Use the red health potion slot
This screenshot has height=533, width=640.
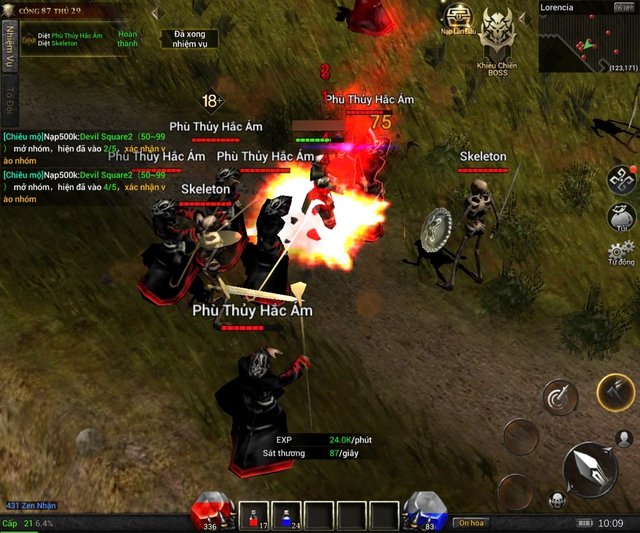point(253,514)
